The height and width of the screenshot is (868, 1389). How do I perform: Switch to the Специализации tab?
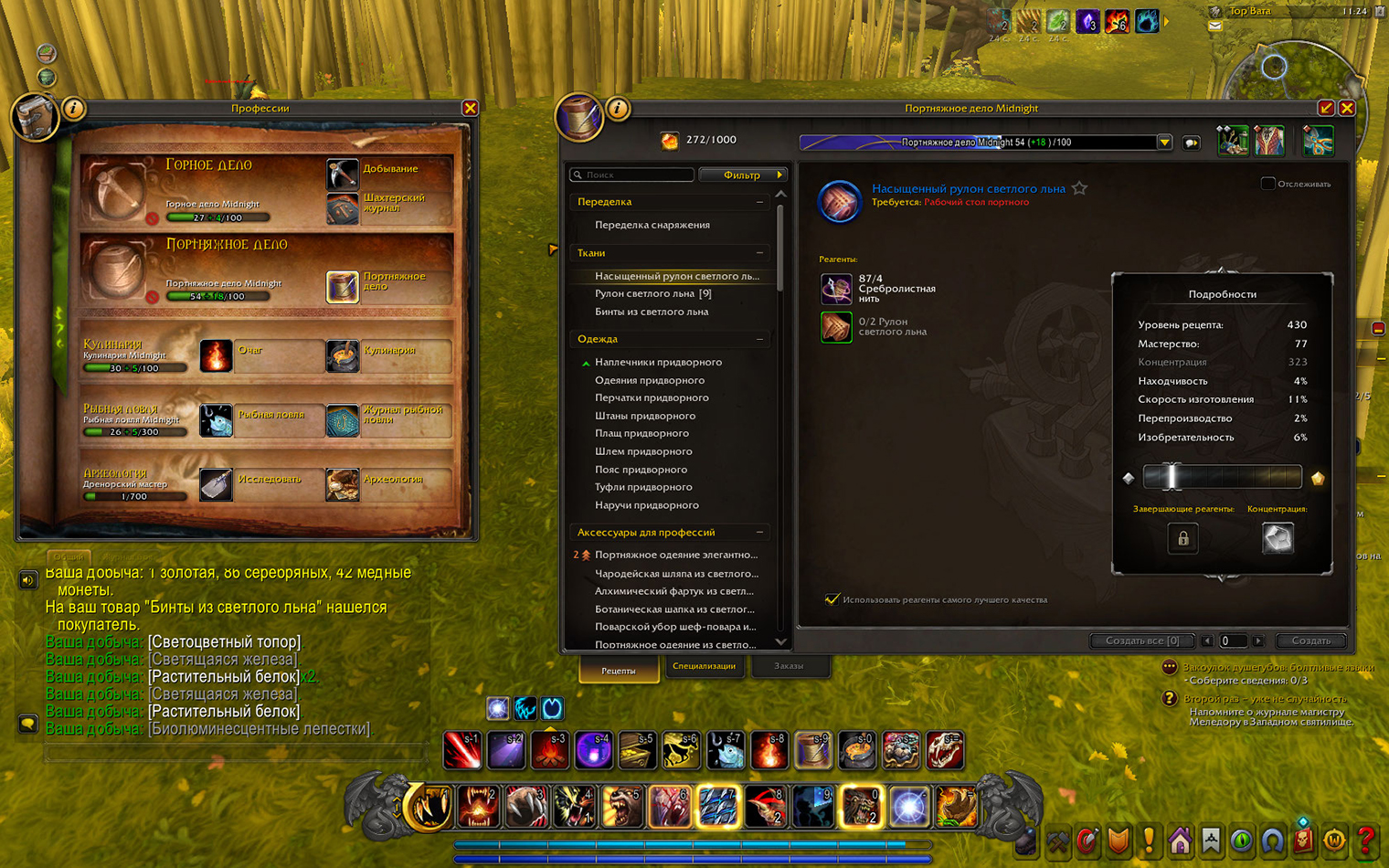(704, 667)
